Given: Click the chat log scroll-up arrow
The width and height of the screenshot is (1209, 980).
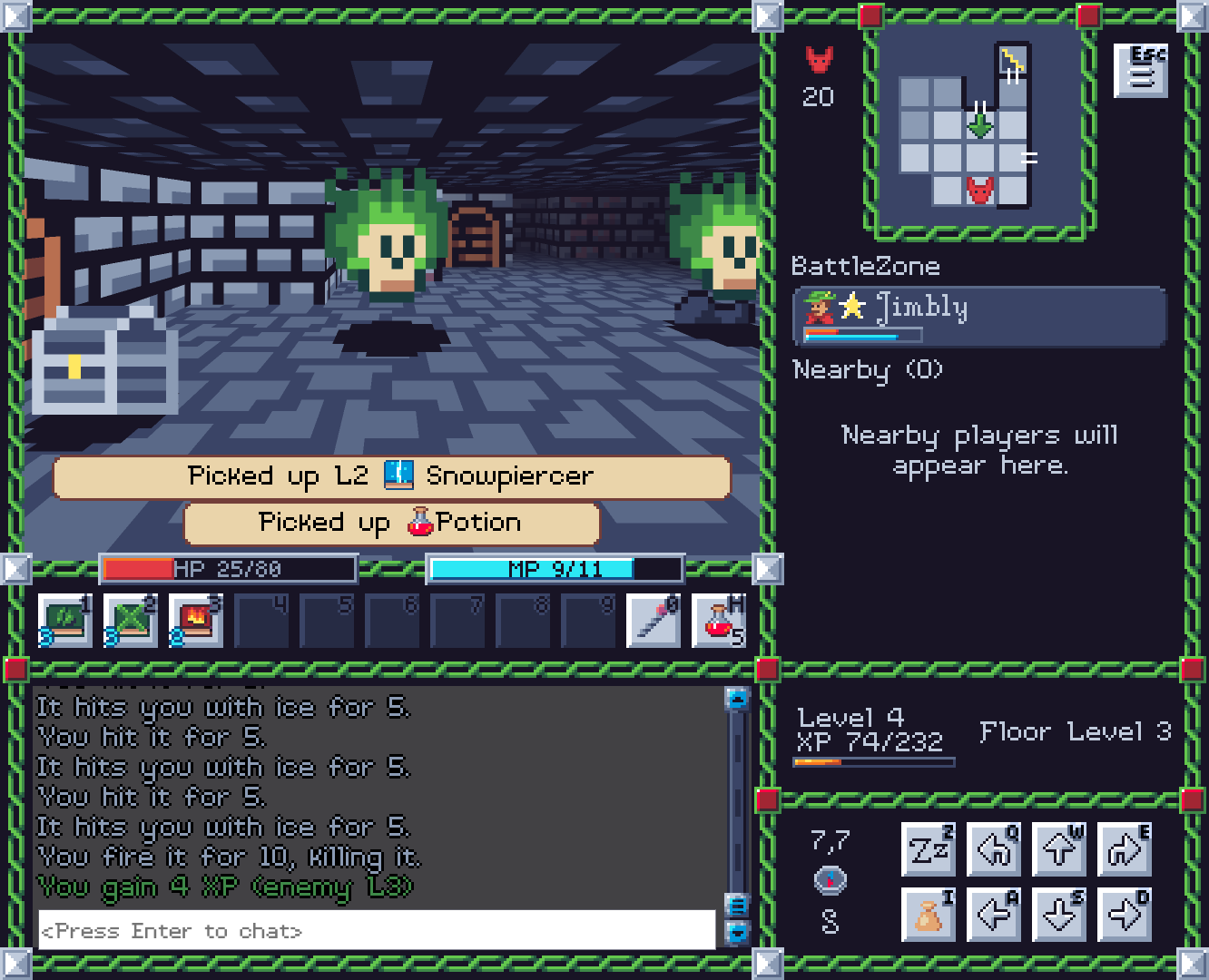Looking at the screenshot, I should pos(737,698).
